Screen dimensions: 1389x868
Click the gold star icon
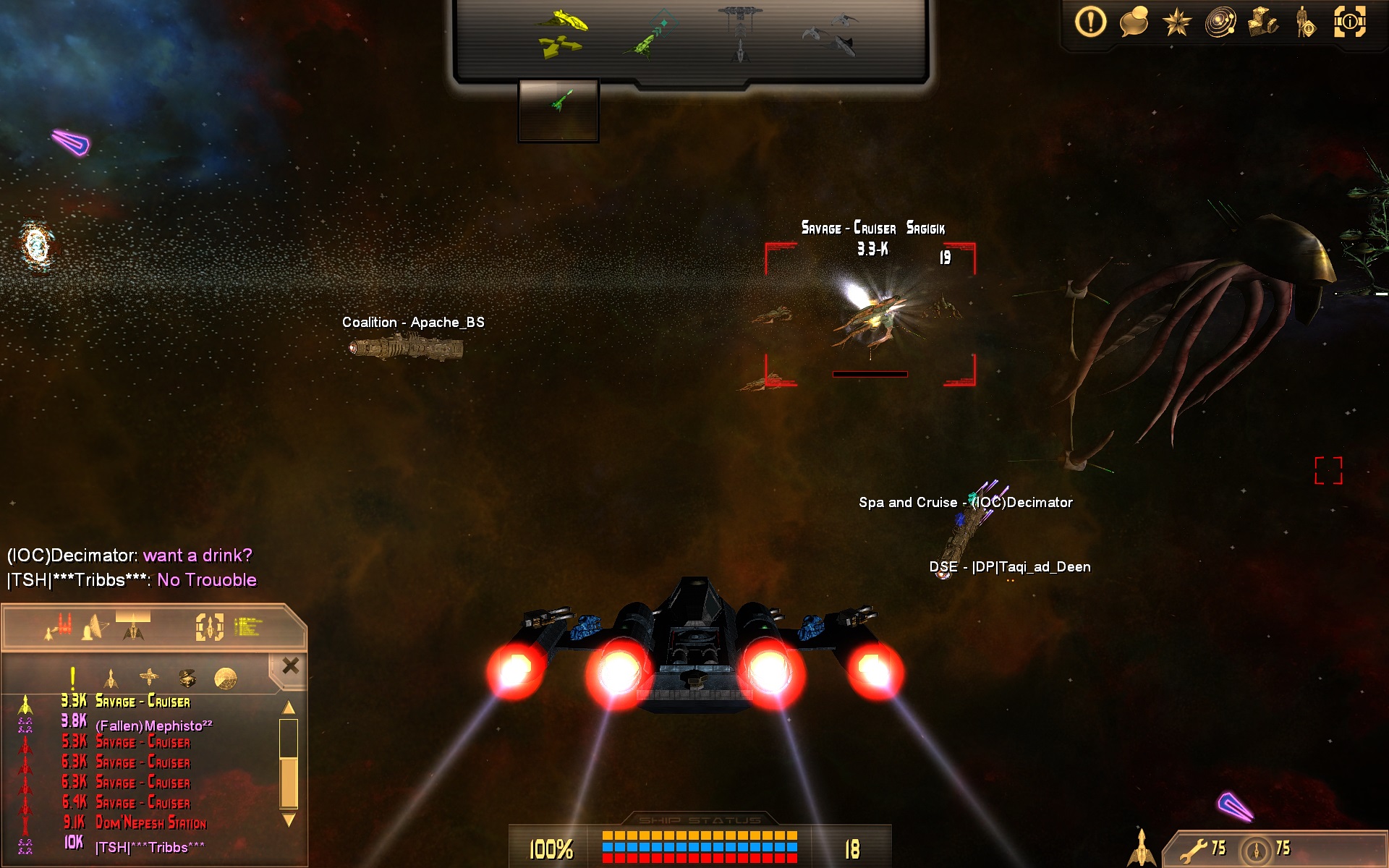1177,22
